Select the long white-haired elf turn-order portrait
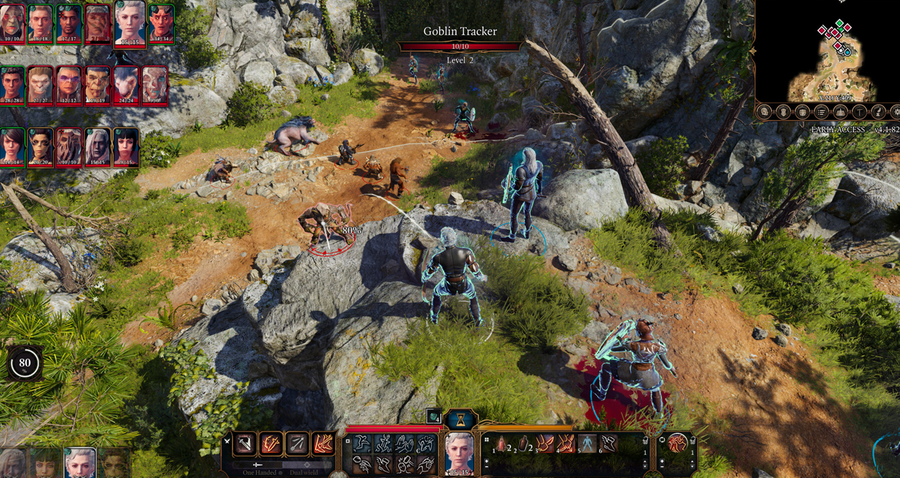Image resolution: width=900 pixels, height=478 pixels. point(98,147)
